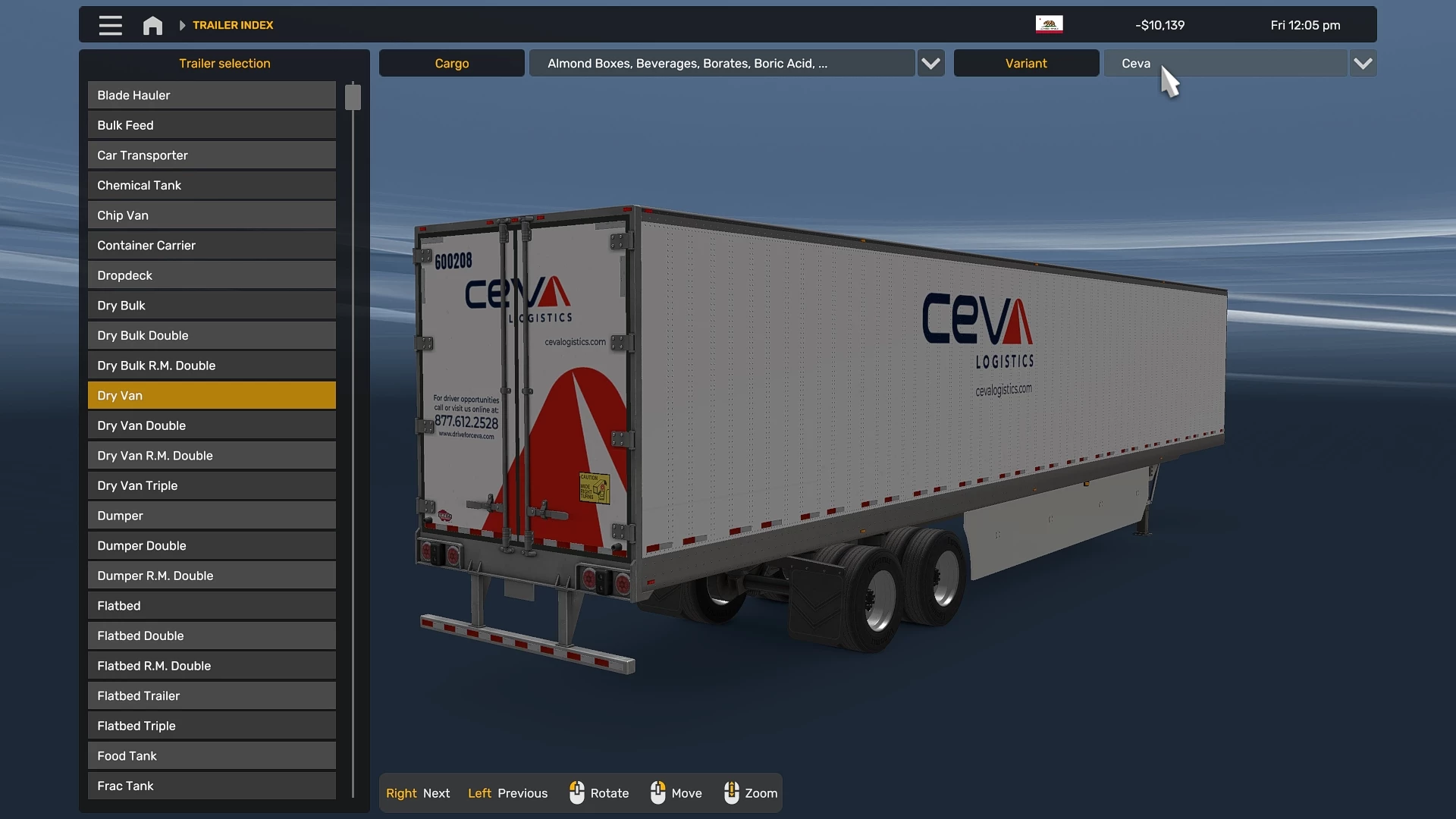This screenshot has height=819, width=1456.
Task: Click the Move mouse control icon
Action: [x=658, y=792]
